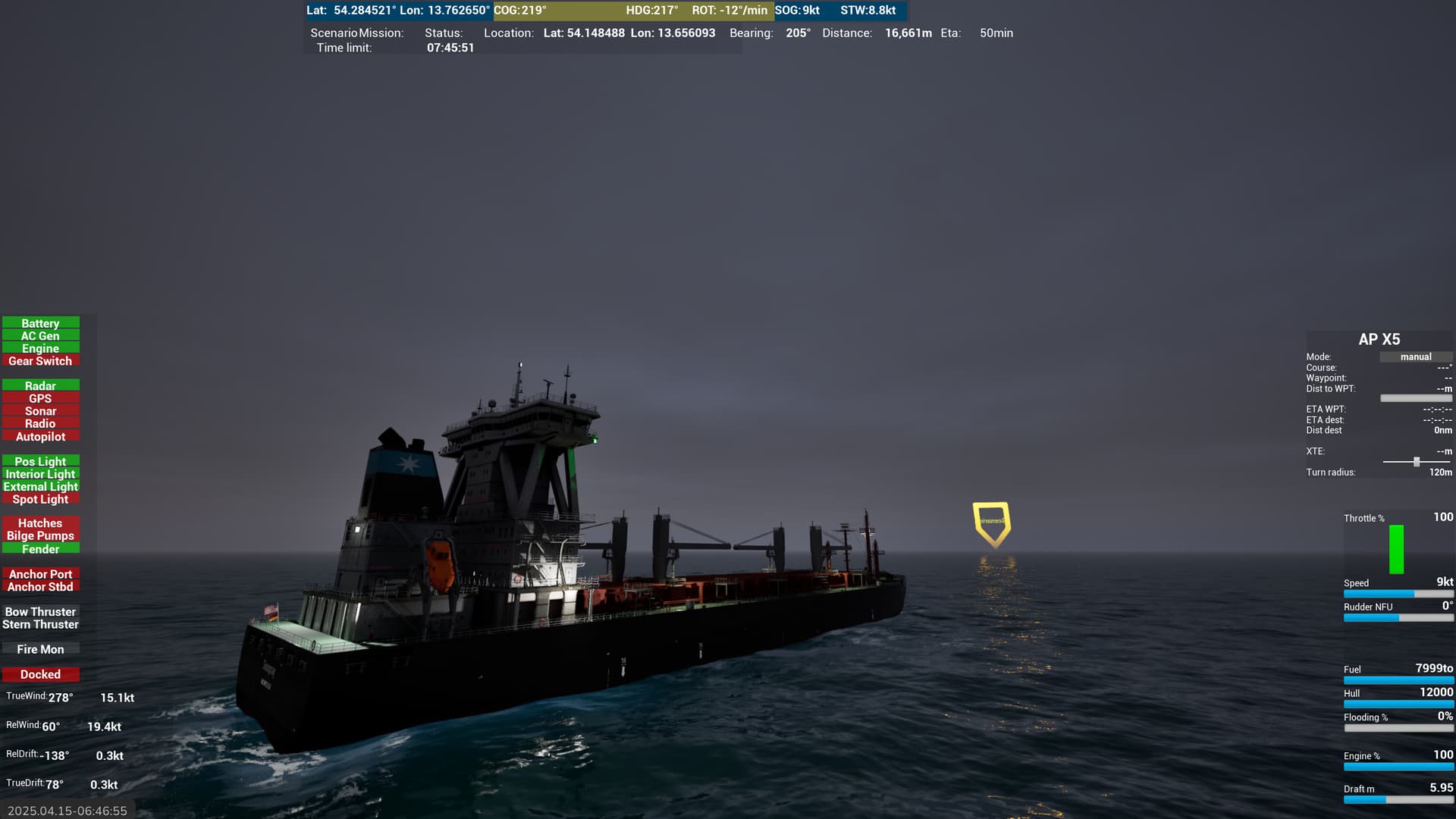
Task: Toggle the Fender button
Action: tap(40, 549)
